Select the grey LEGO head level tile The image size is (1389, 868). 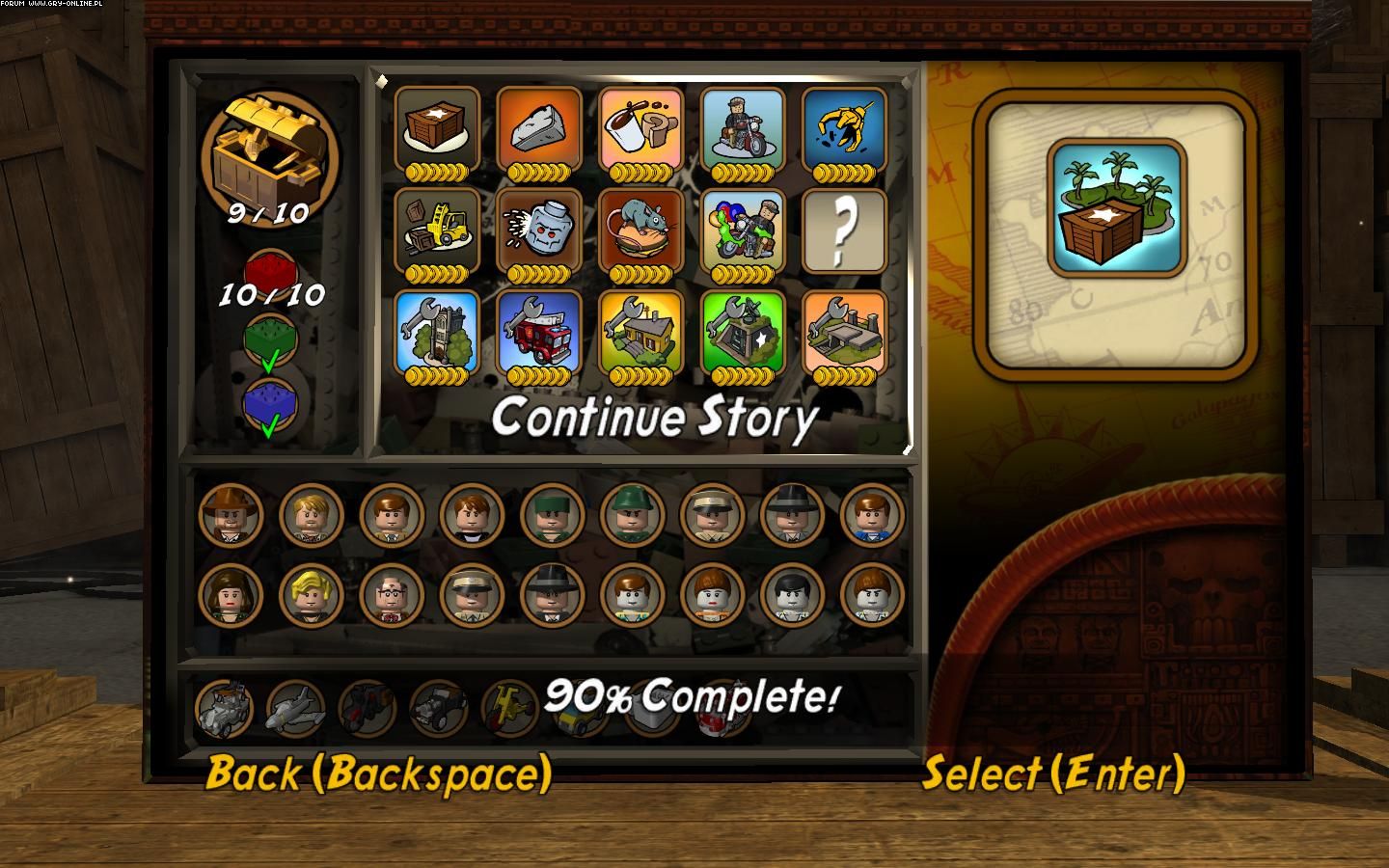point(539,230)
